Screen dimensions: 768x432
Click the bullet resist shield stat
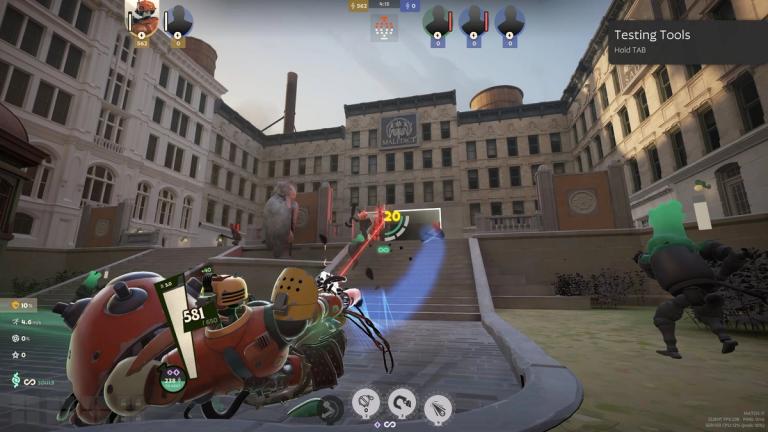point(16,304)
